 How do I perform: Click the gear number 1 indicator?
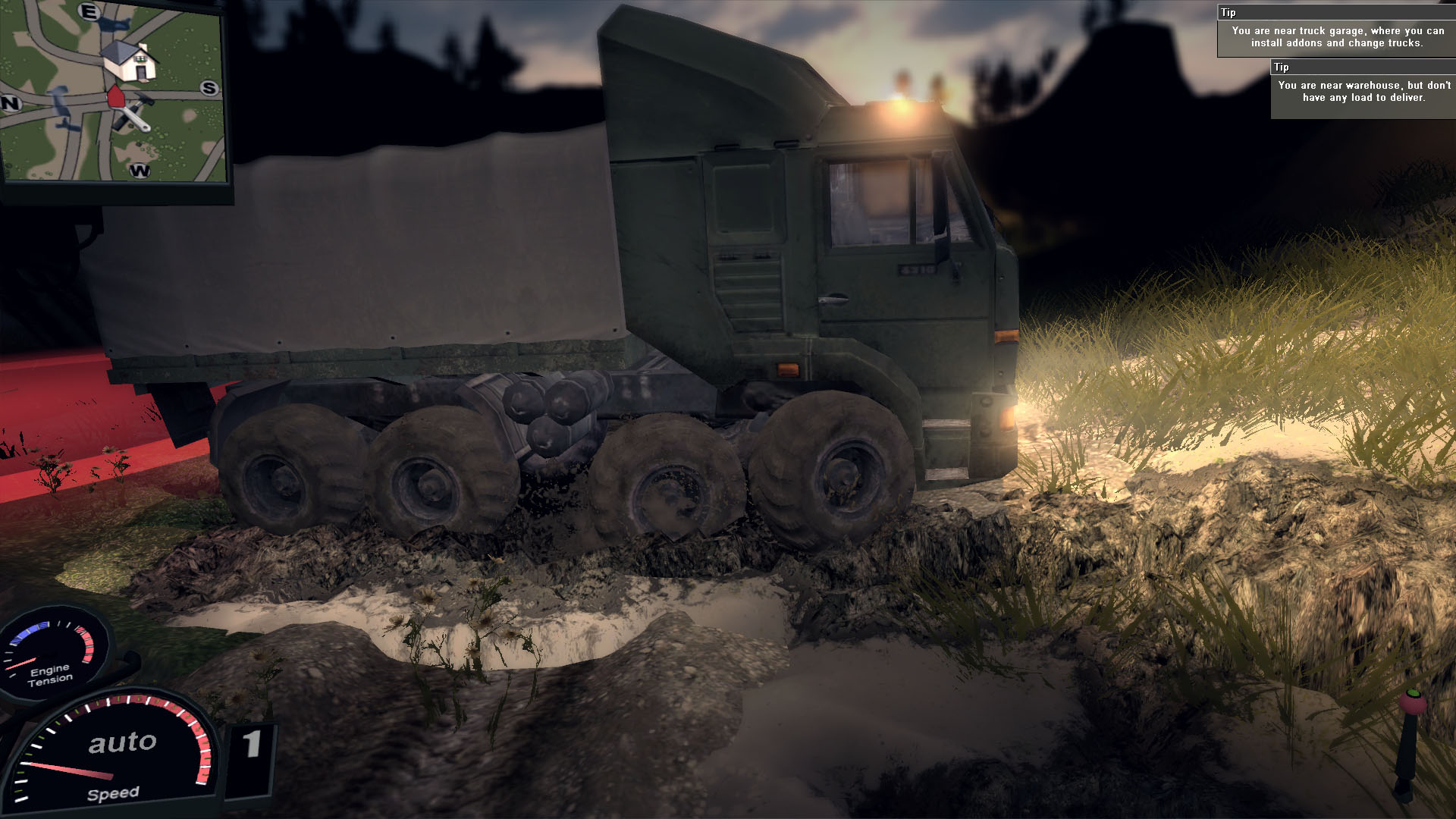tap(252, 745)
